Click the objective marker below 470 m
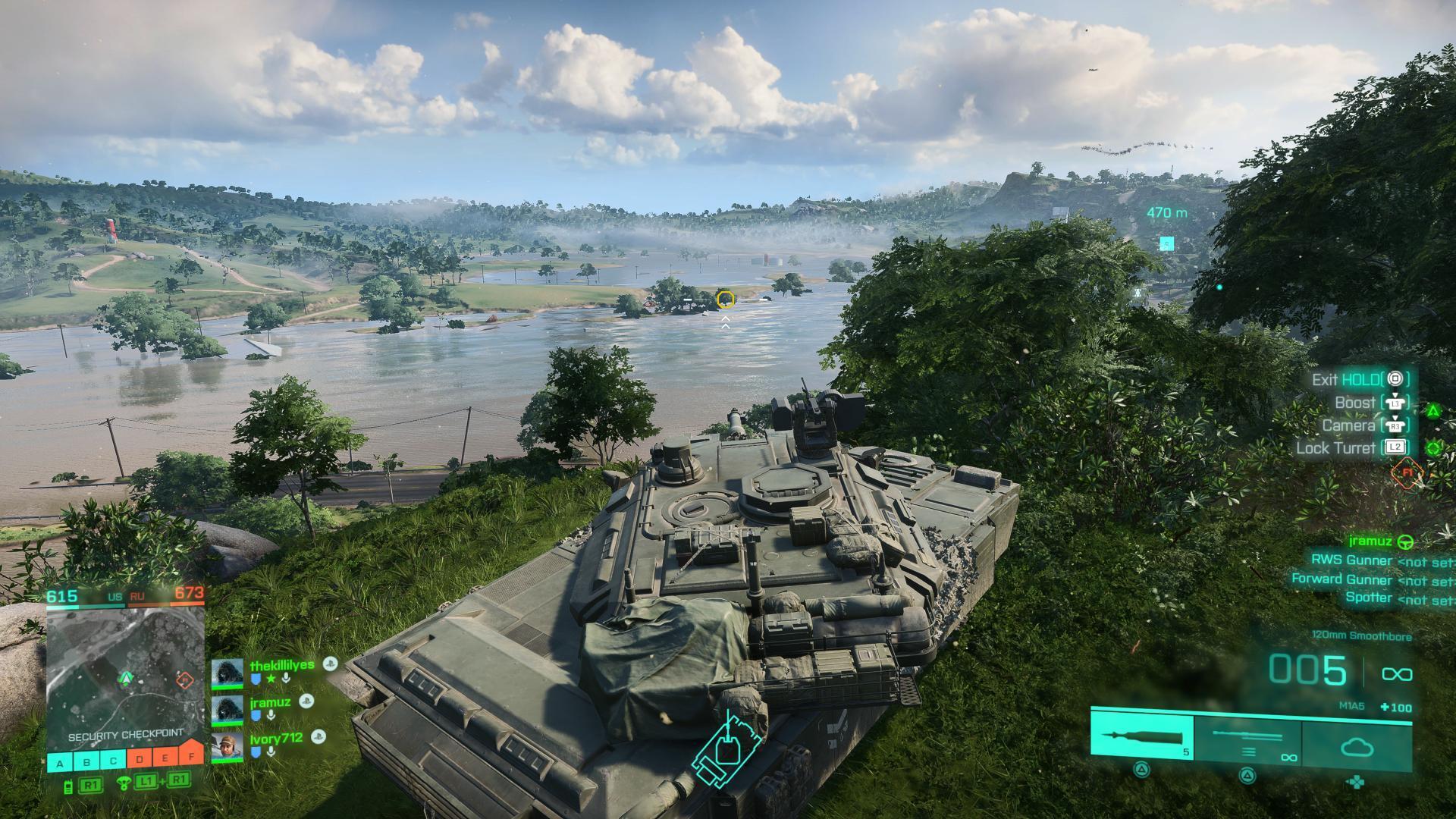 pyautogui.click(x=1166, y=243)
